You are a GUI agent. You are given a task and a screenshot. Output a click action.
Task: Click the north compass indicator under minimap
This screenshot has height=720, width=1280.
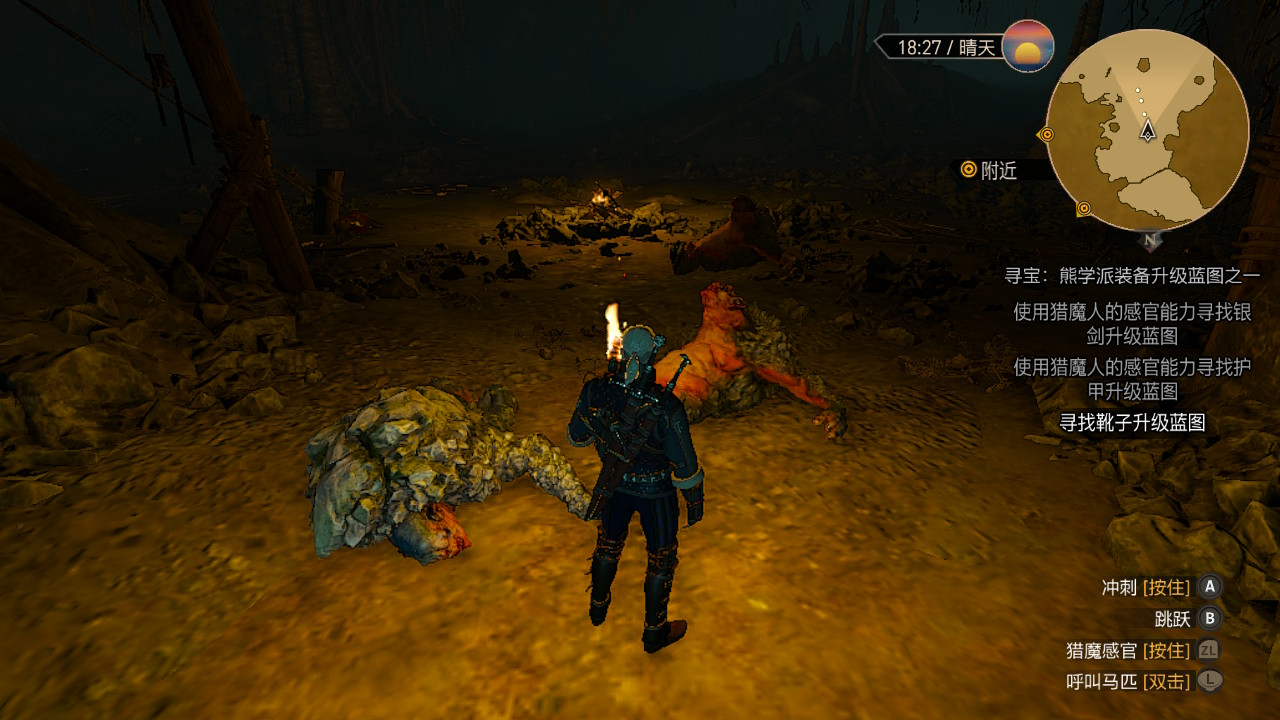pos(1151,240)
